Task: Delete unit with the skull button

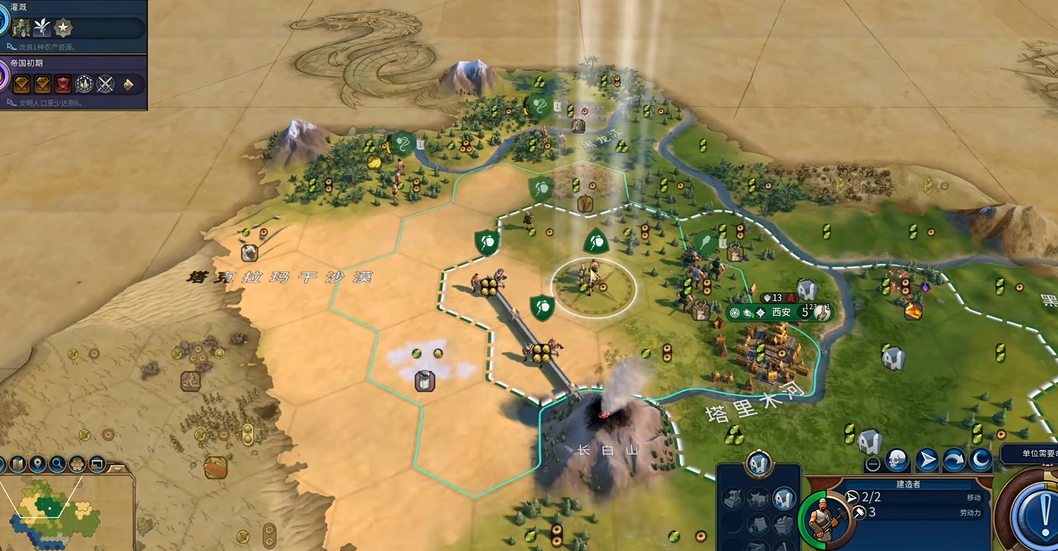Action: coord(898,461)
